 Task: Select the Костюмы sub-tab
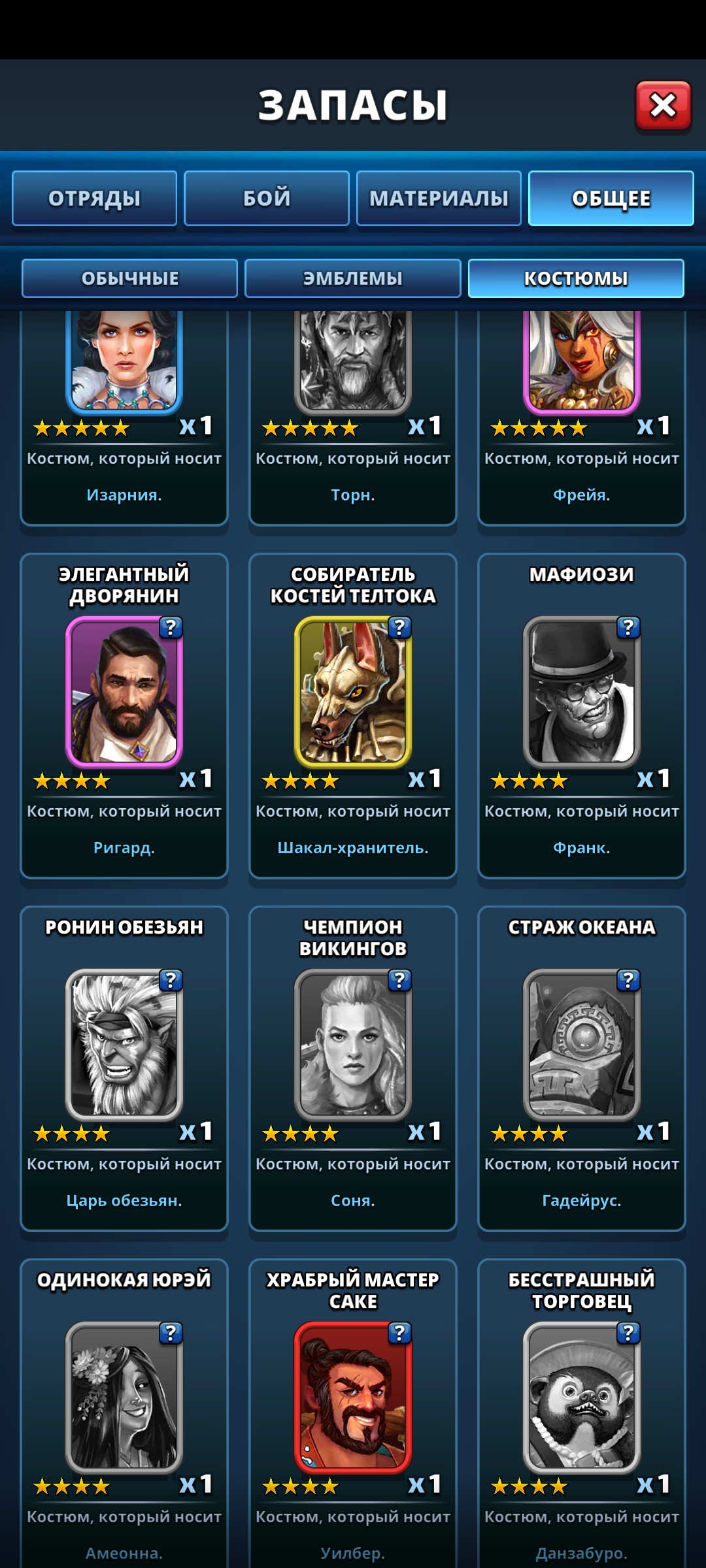[576, 278]
